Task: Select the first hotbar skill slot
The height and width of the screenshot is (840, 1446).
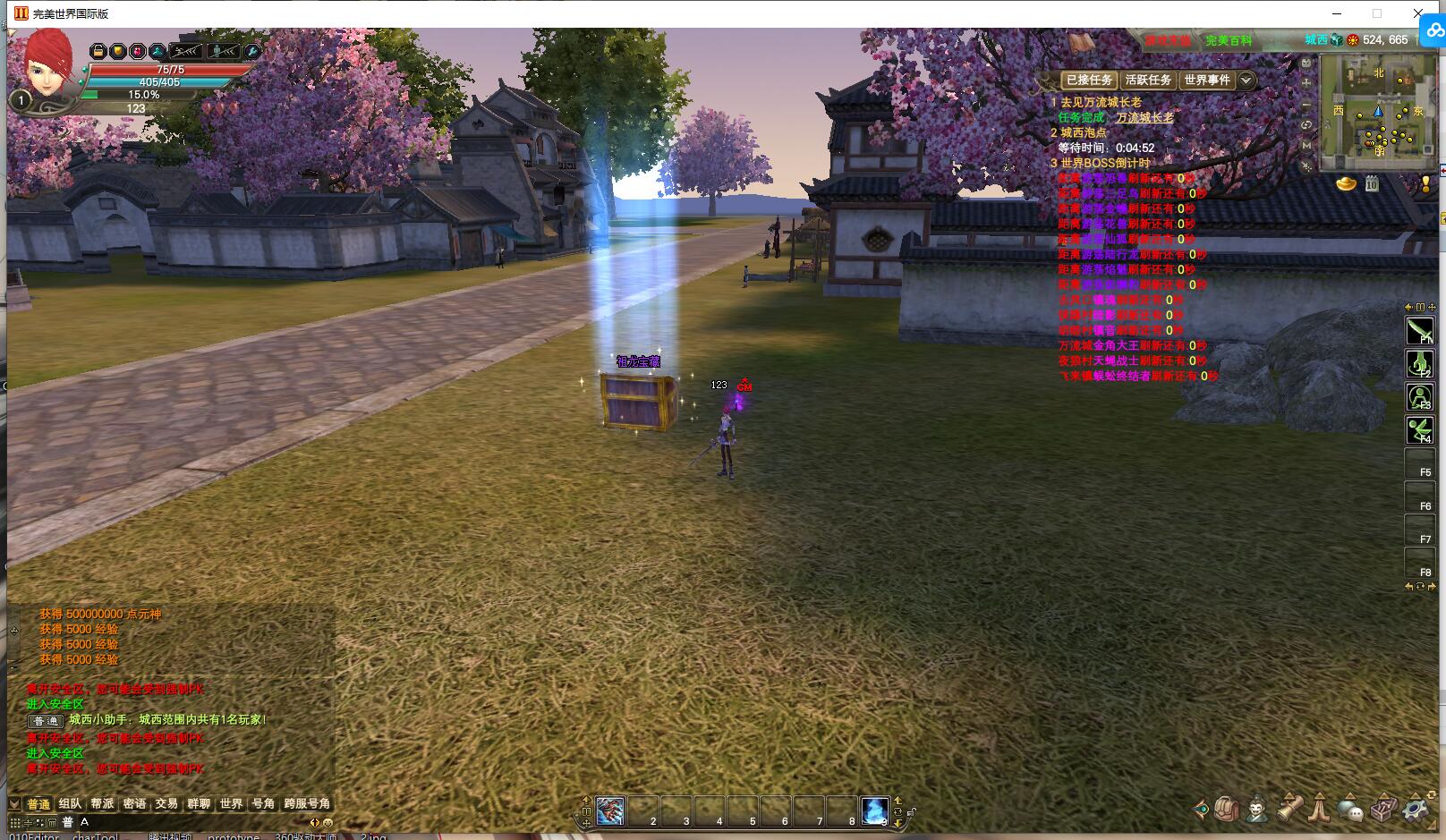Action: (610, 810)
